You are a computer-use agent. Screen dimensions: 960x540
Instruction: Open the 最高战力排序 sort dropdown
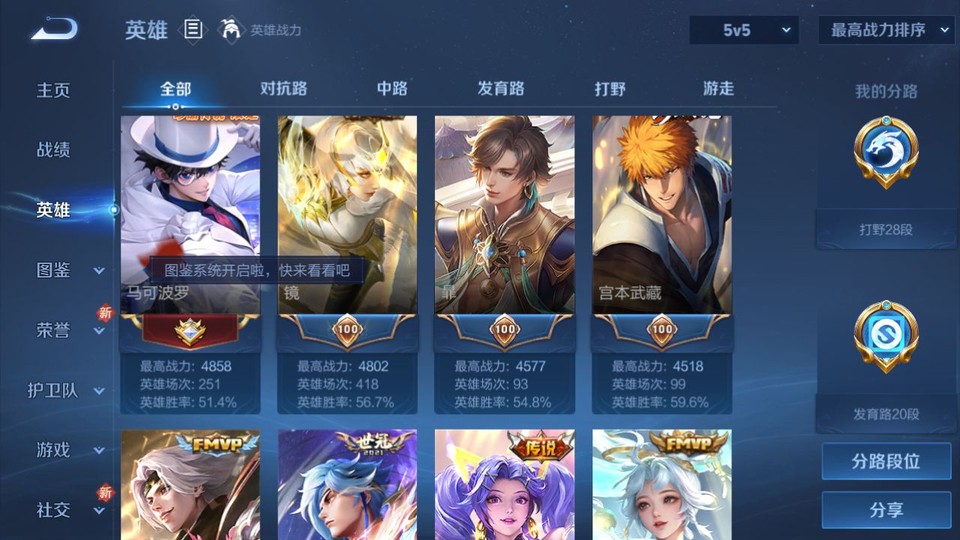pos(887,30)
